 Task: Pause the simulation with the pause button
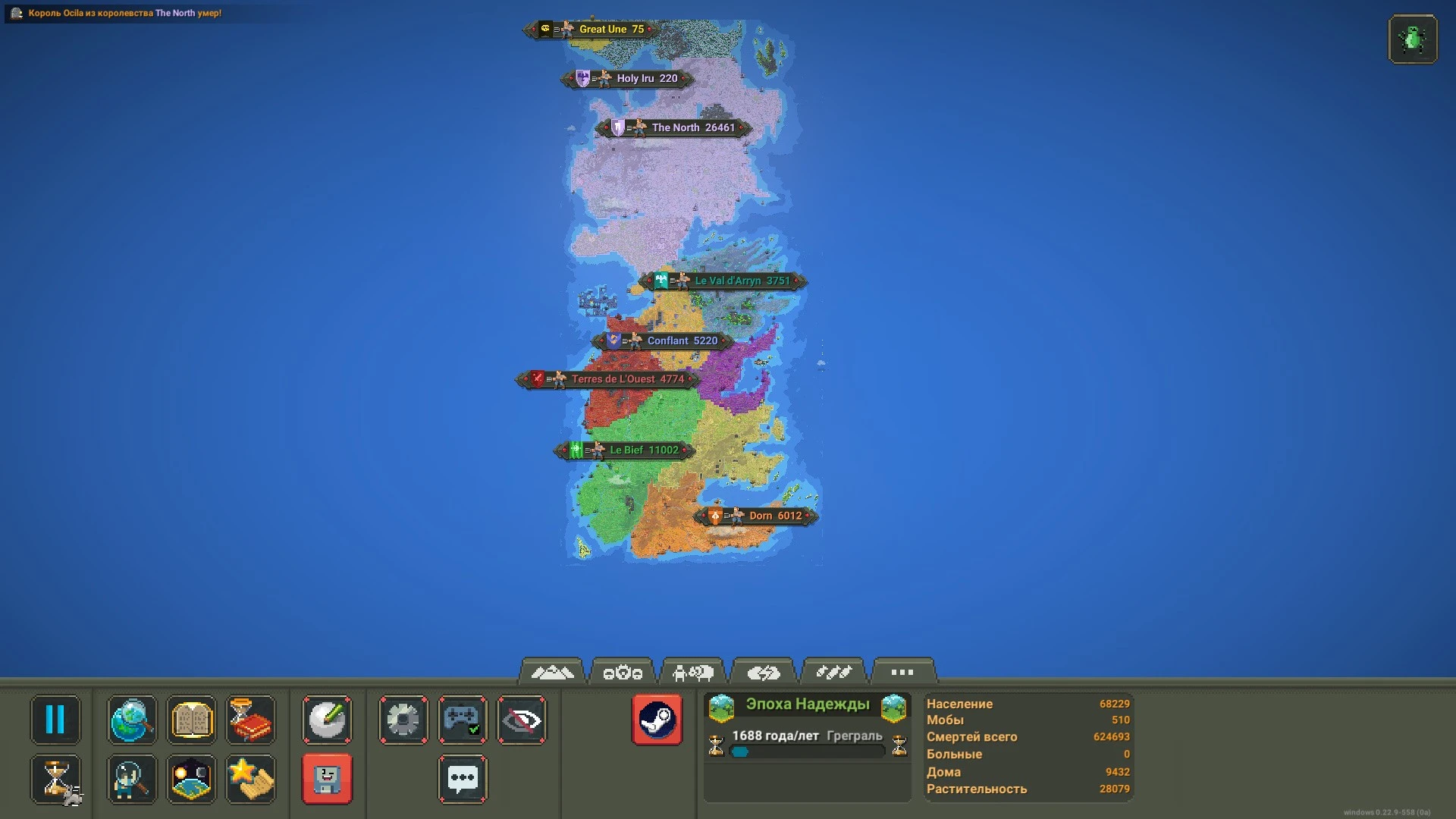[x=56, y=720]
